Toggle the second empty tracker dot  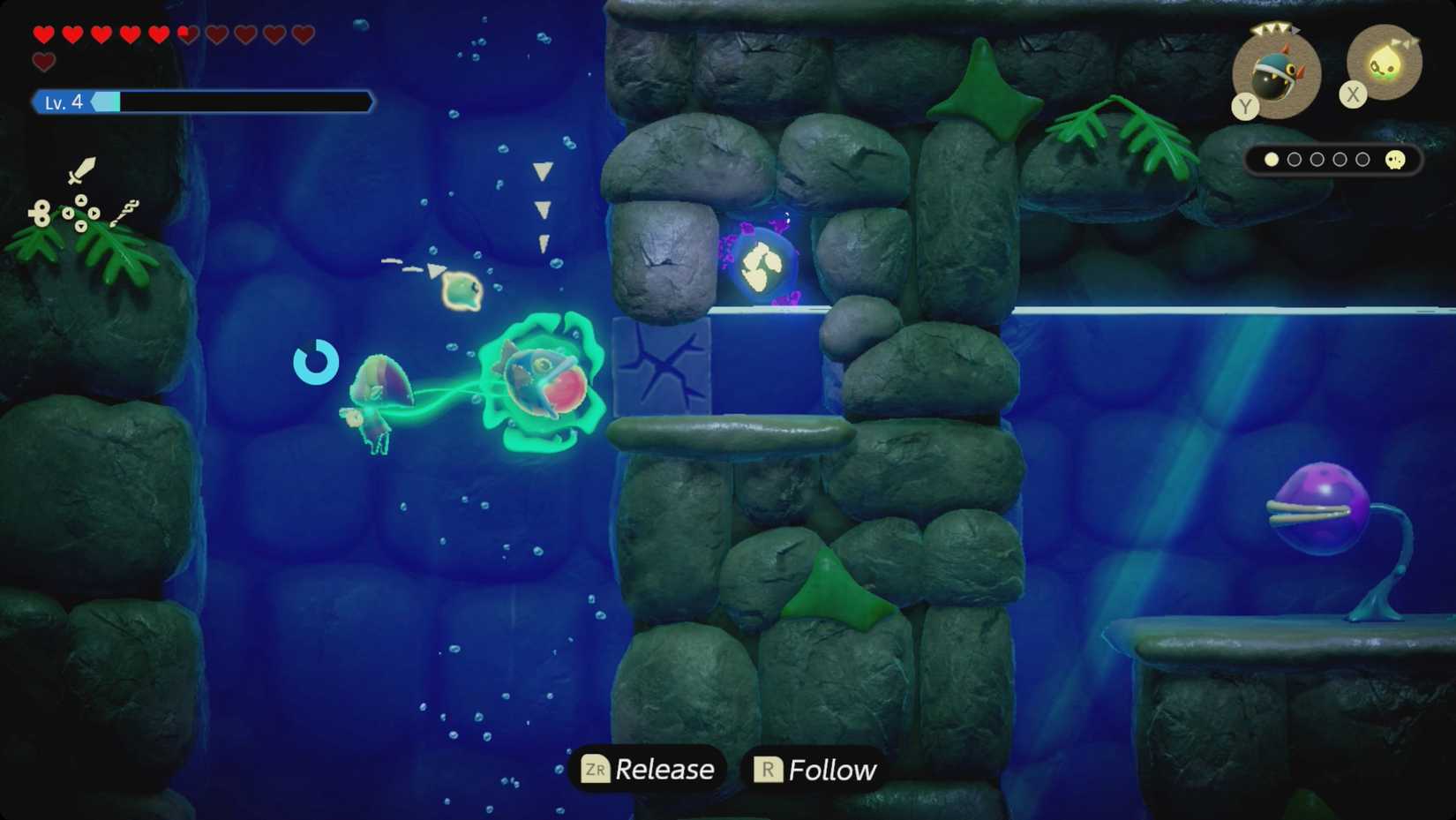pyautogui.click(x=1295, y=160)
